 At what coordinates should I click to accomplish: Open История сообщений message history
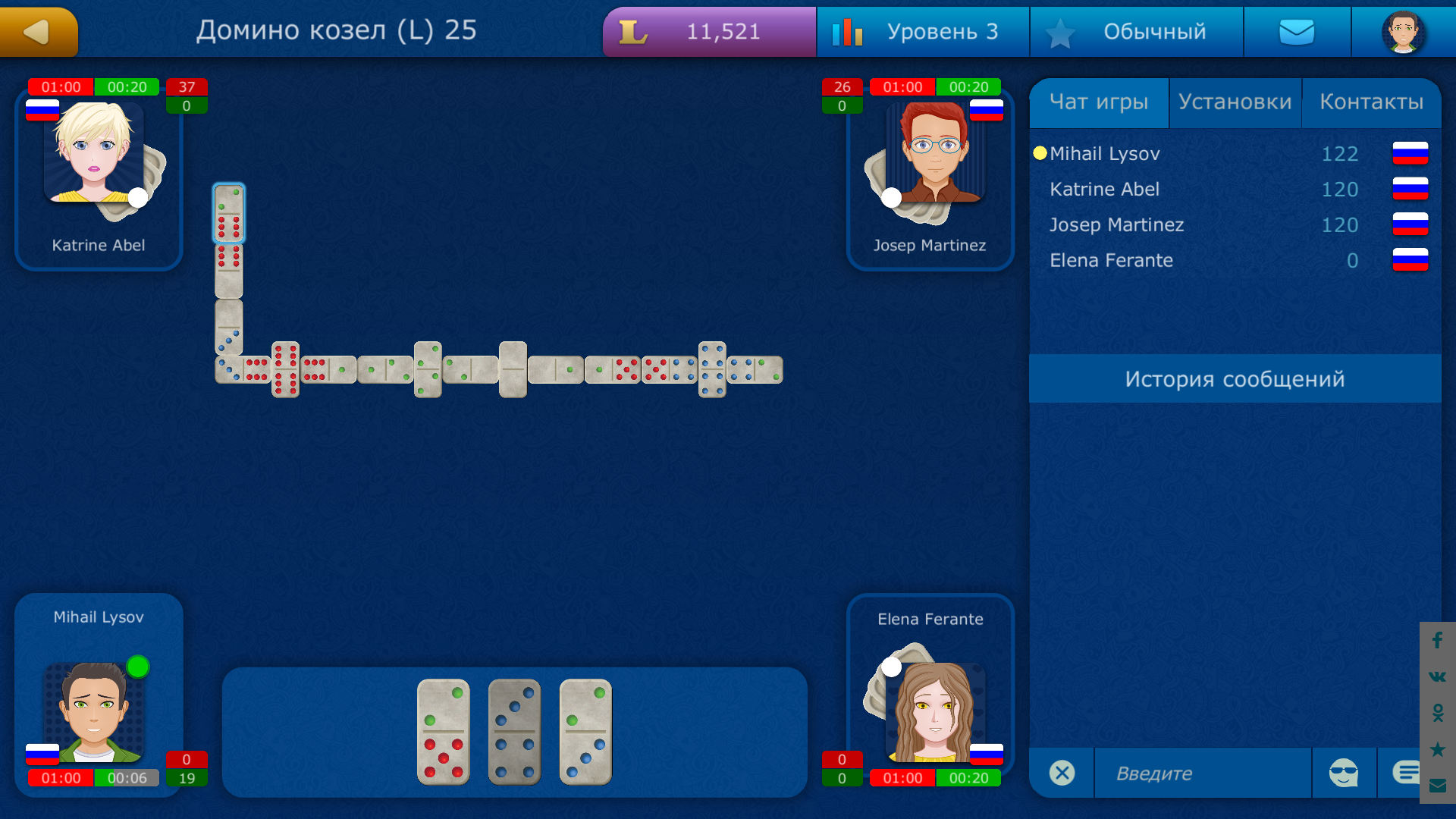click(x=1235, y=378)
